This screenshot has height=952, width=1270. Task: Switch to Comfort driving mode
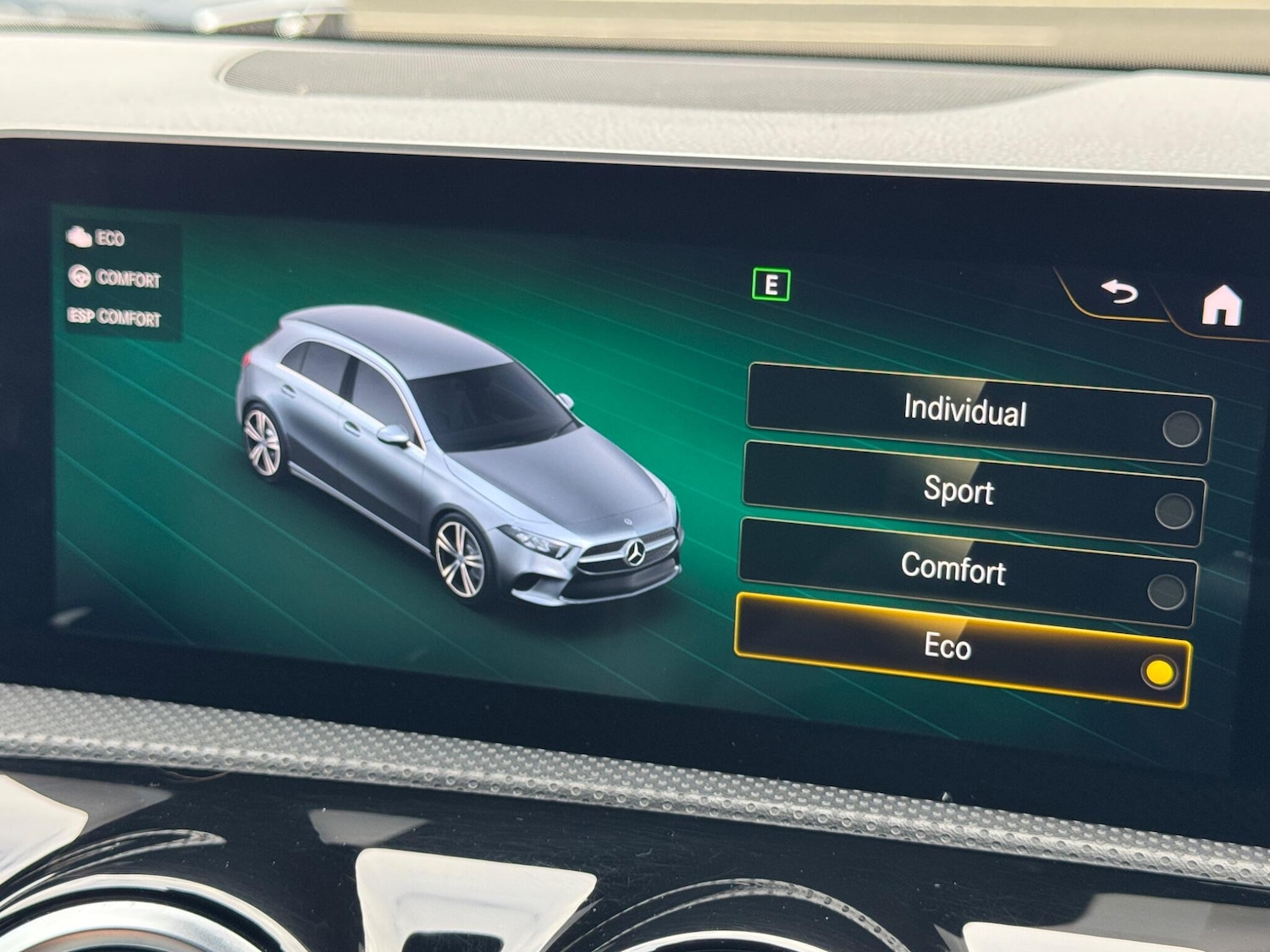pyautogui.click(x=955, y=572)
